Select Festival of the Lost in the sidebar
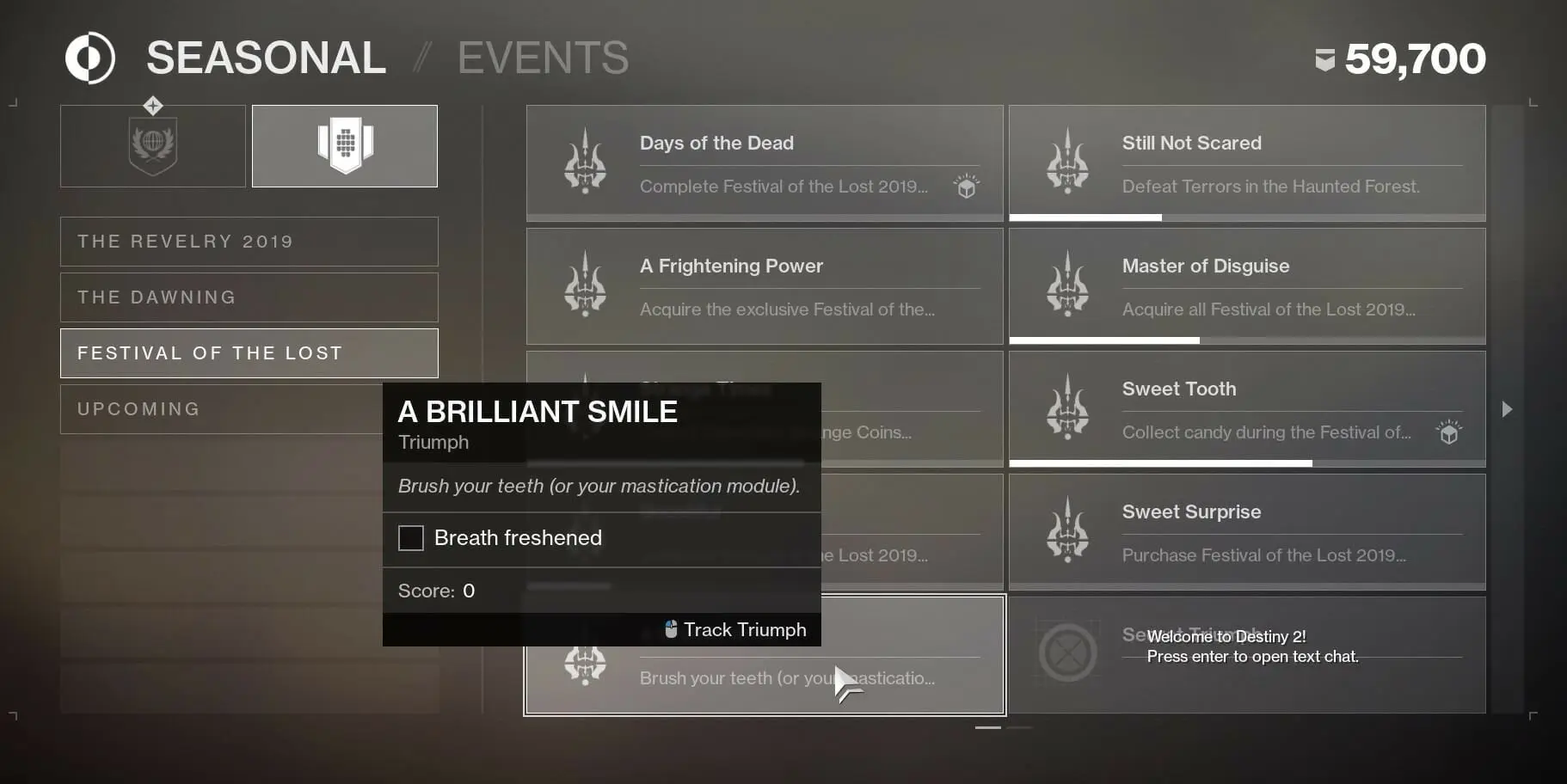Screen dimensions: 1567x784 click(248, 352)
